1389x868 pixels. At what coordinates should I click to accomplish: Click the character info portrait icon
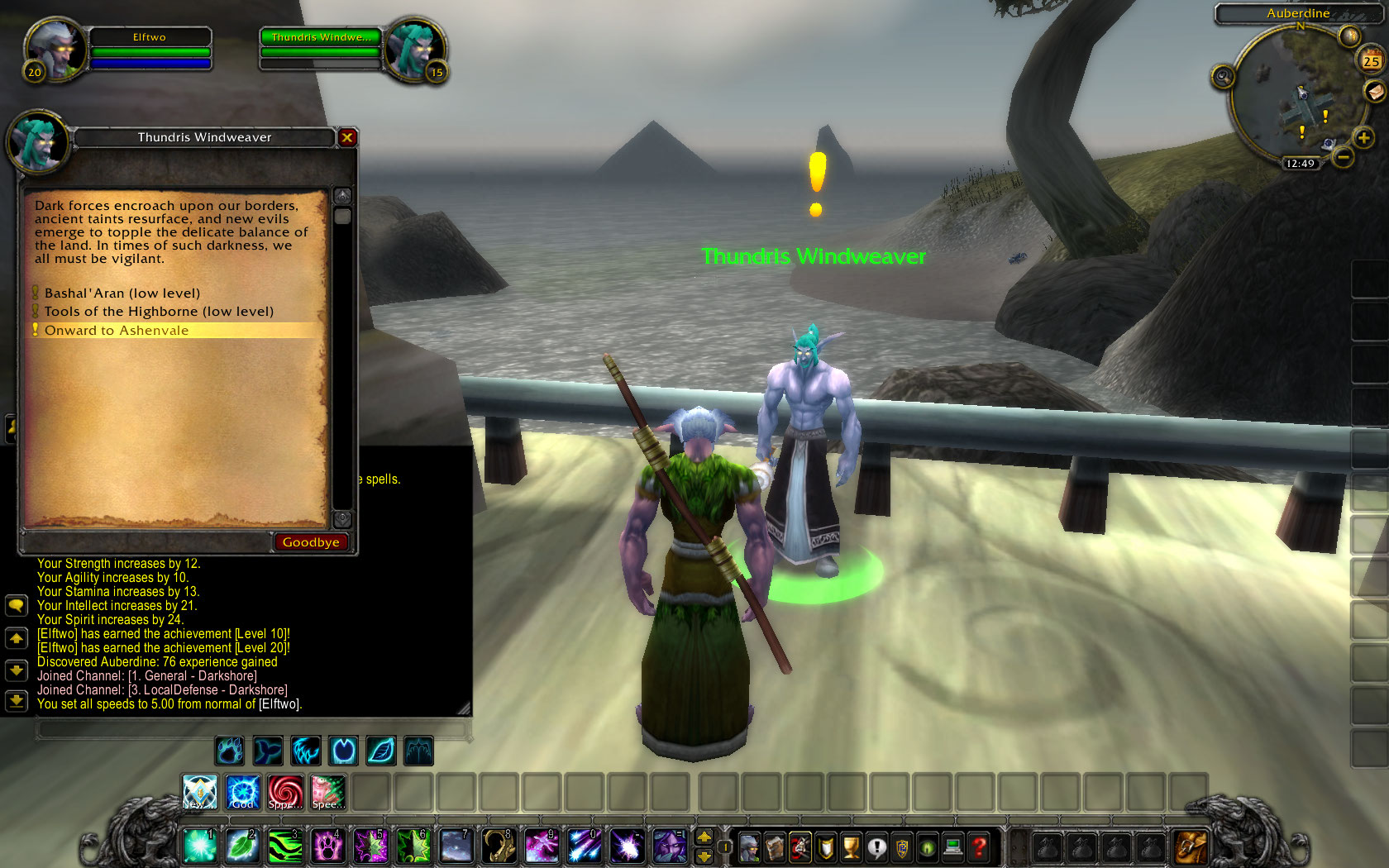point(749,847)
